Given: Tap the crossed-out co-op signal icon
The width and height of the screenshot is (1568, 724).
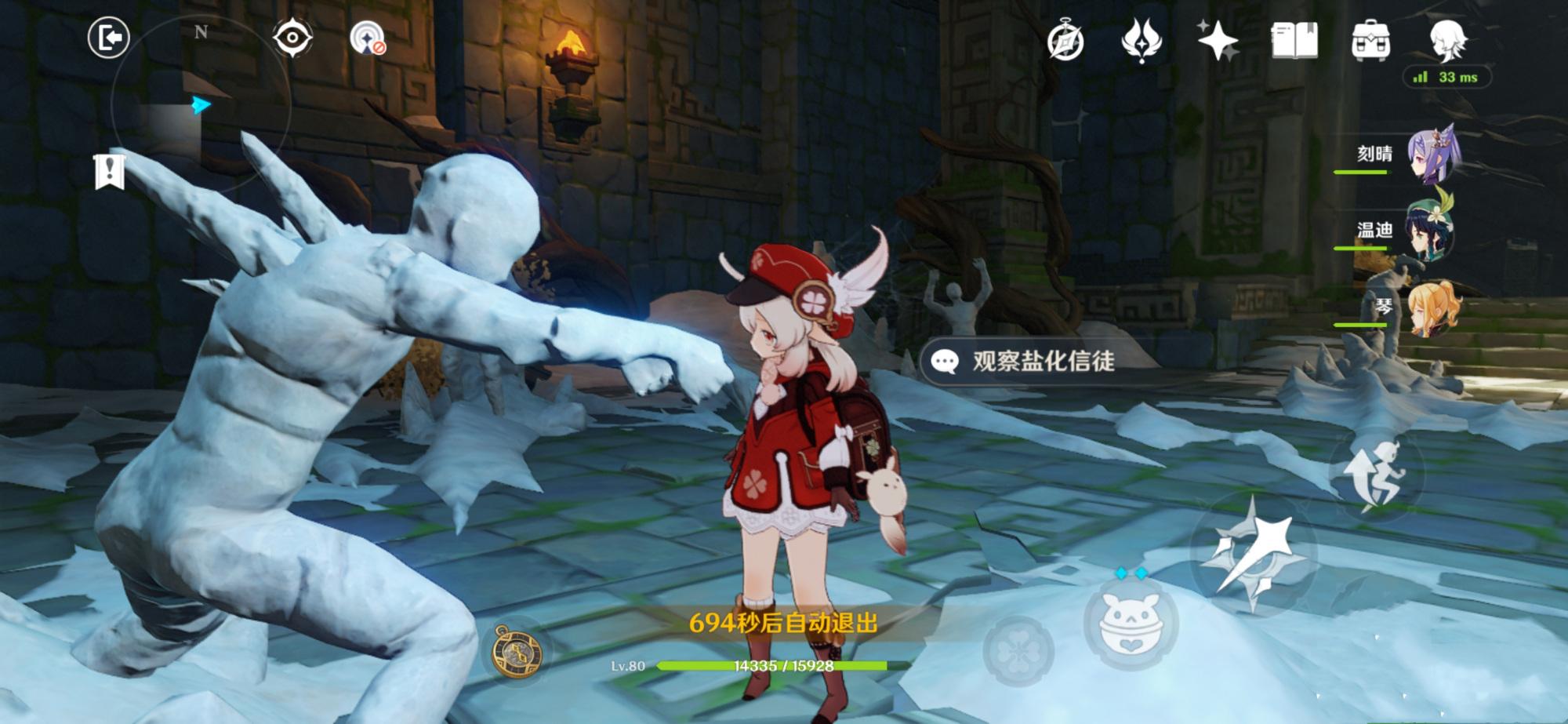Looking at the screenshot, I should (x=367, y=38).
